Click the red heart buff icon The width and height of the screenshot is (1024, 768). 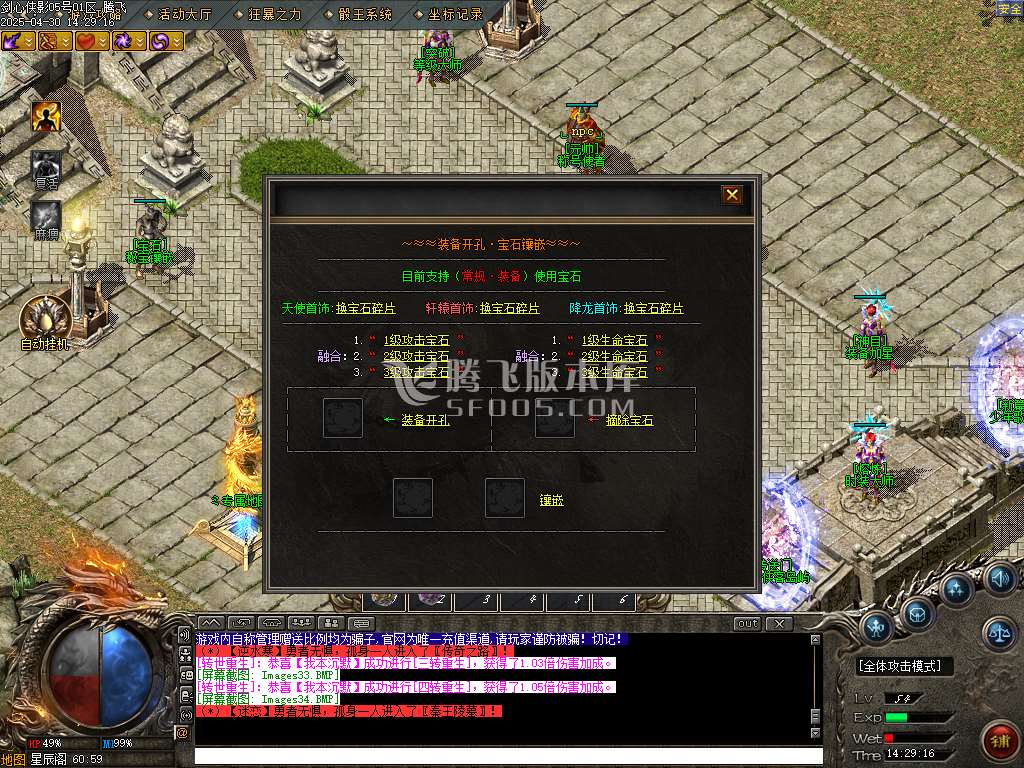coord(87,41)
